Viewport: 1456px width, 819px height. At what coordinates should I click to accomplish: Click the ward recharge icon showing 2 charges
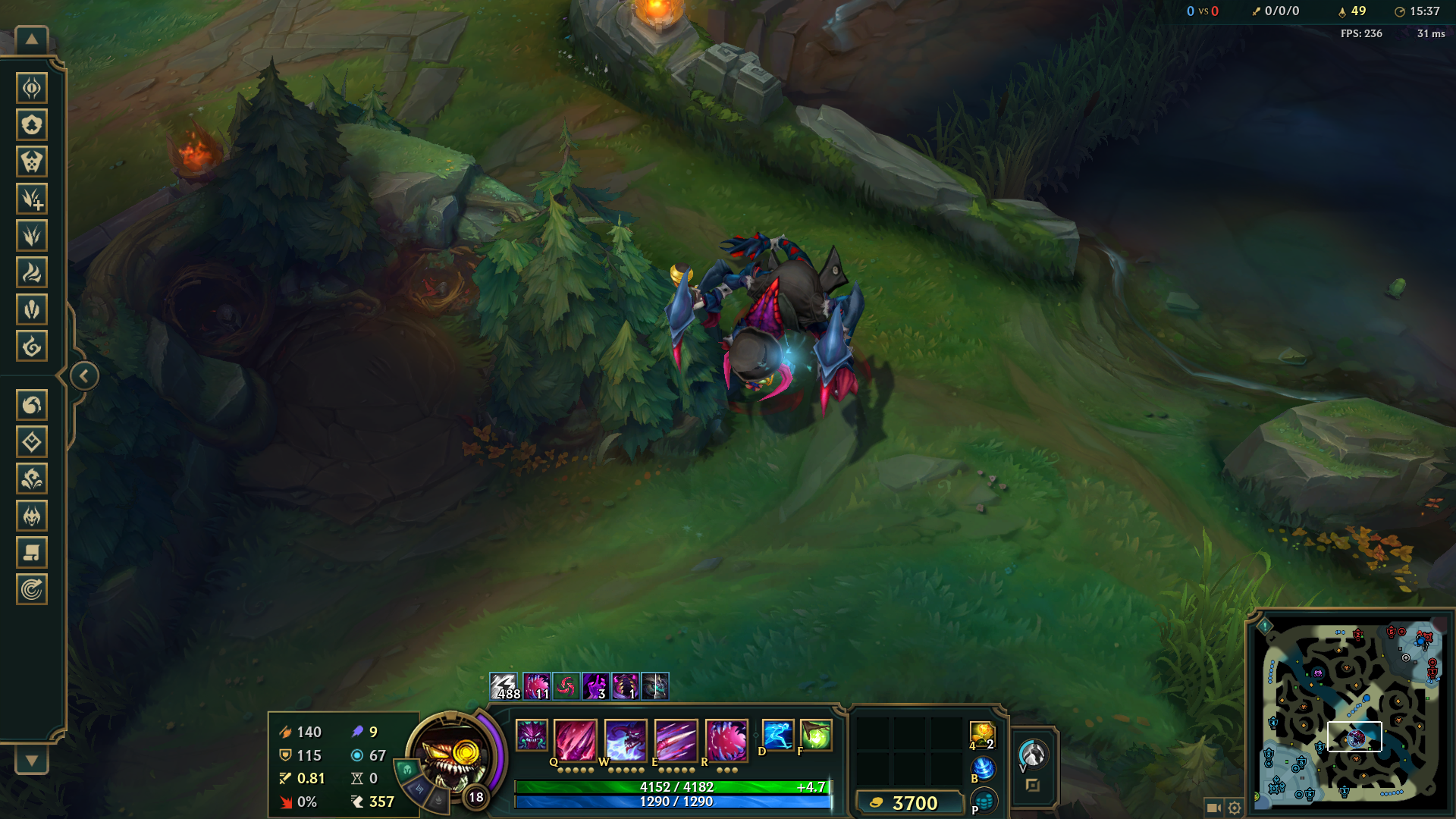click(x=982, y=736)
